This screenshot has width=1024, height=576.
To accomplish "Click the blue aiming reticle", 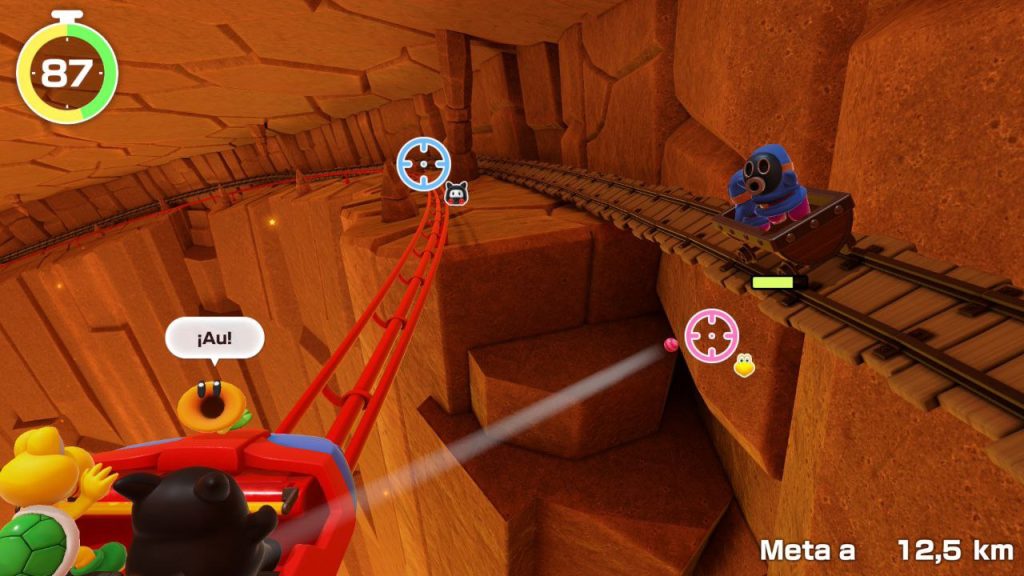I will pos(424,163).
